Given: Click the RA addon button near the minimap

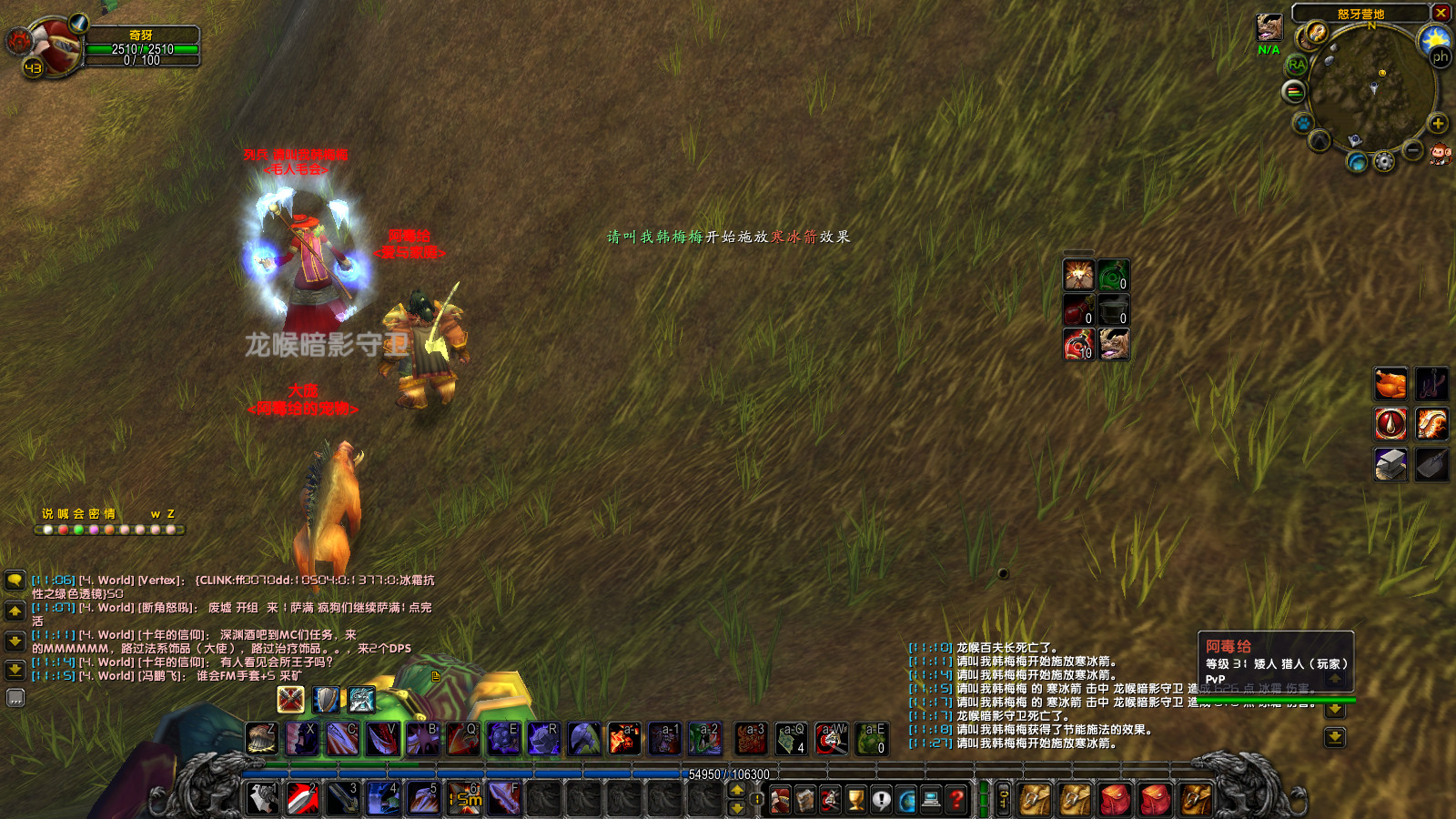Looking at the screenshot, I should click(1296, 64).
